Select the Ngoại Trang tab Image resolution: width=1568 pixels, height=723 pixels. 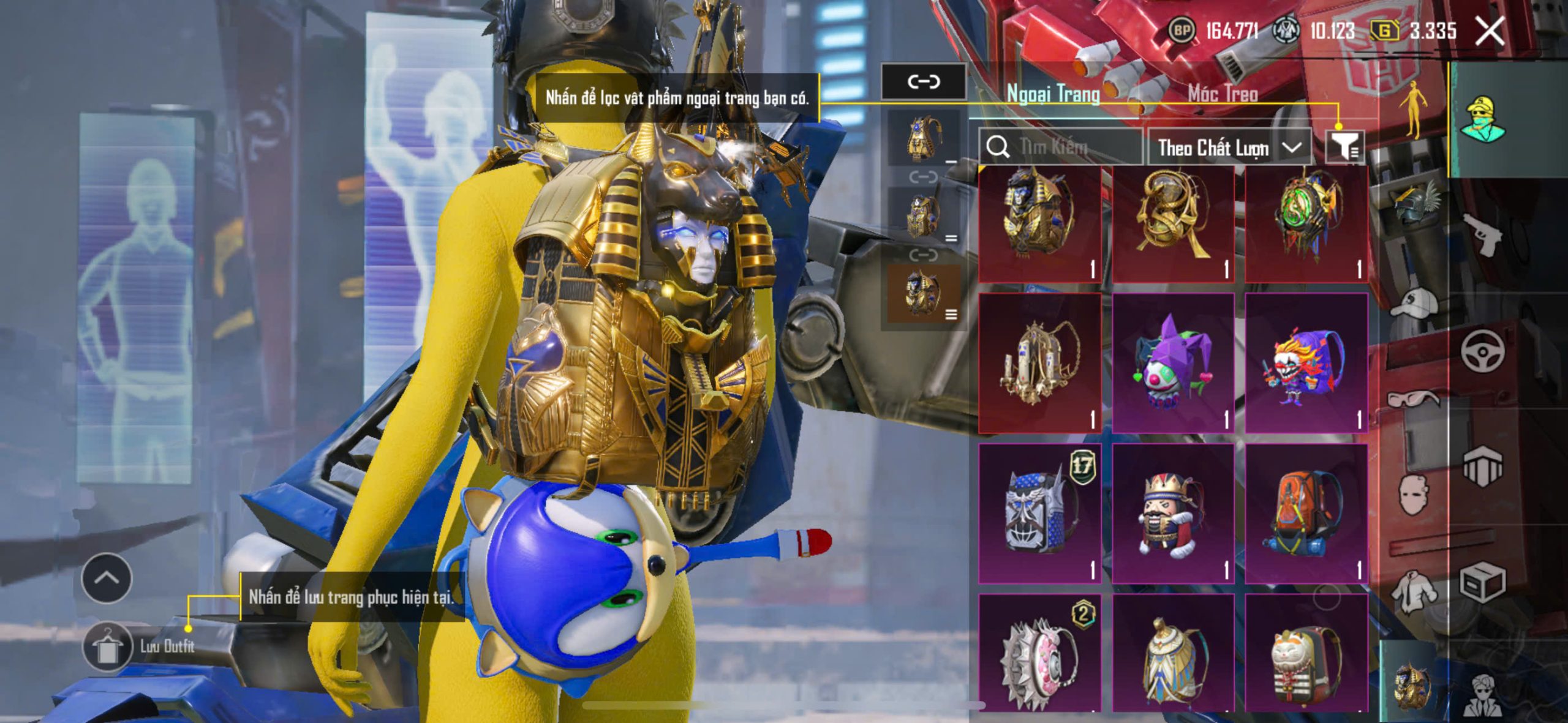point(1053,94)
